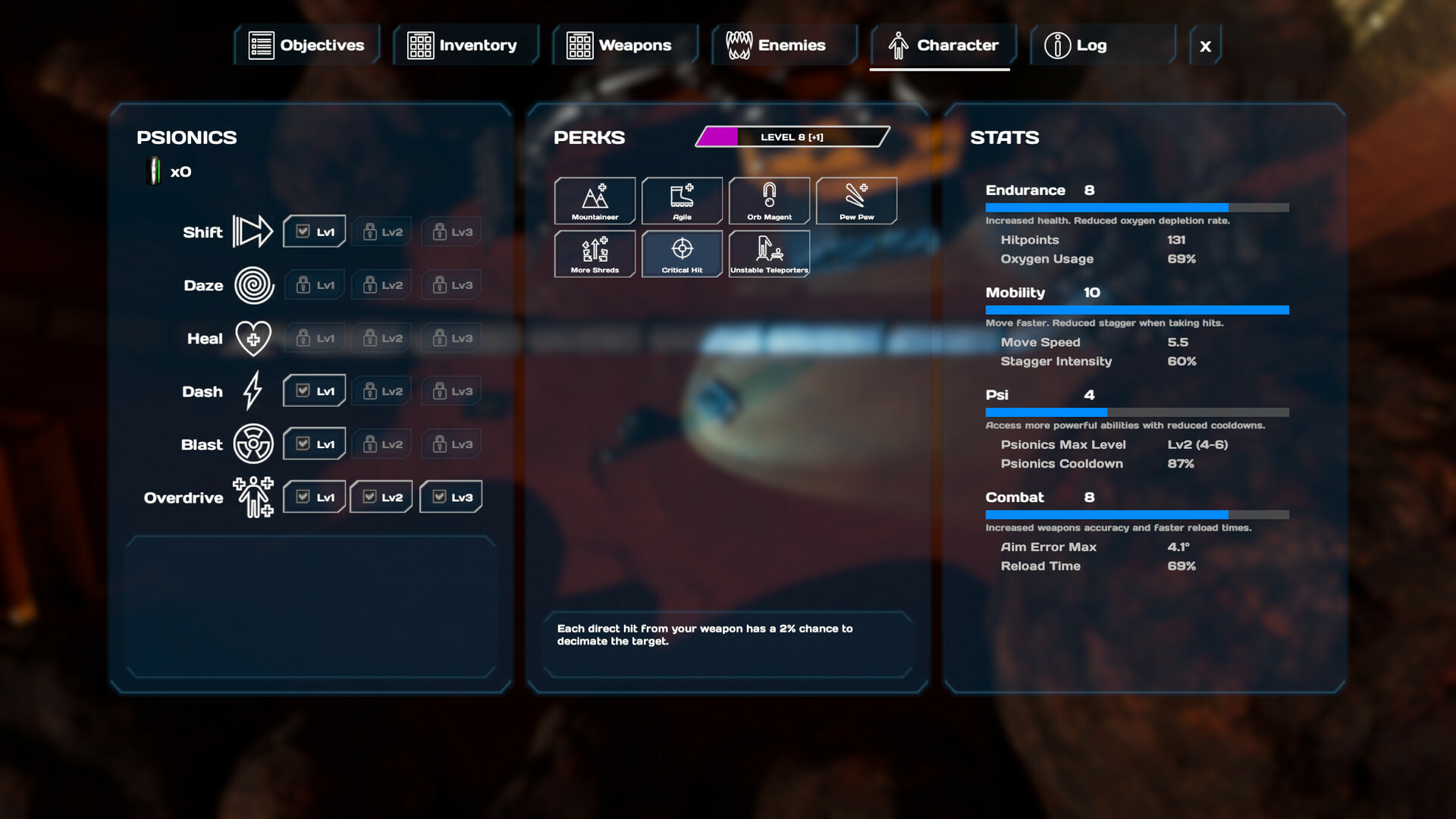Screen dimensions: 1456x819
Task: Switch to the Inventory tab
Action: 466,45
